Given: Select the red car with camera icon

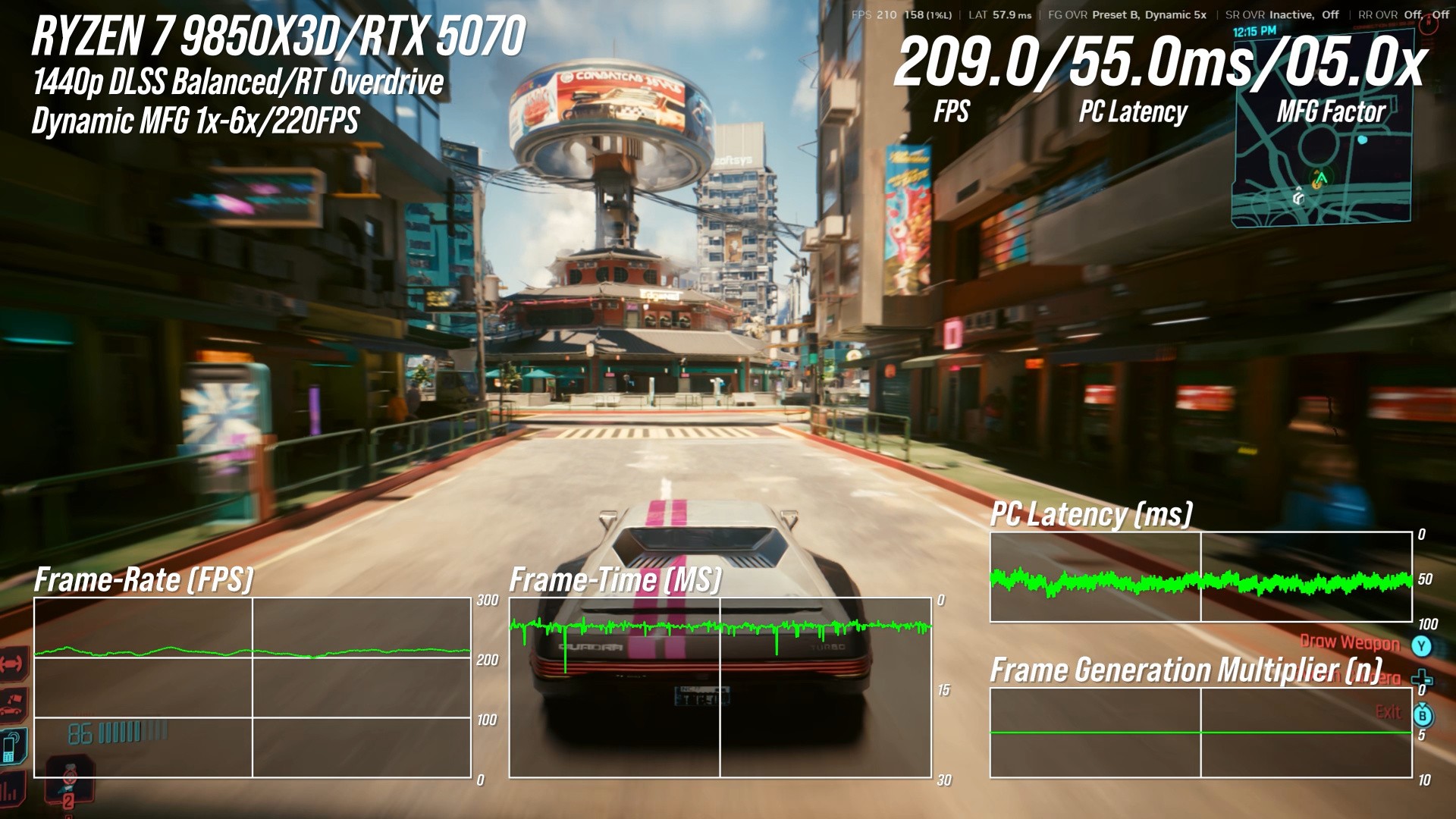Looking at the screenshot, I should click(x=13, y=704).
